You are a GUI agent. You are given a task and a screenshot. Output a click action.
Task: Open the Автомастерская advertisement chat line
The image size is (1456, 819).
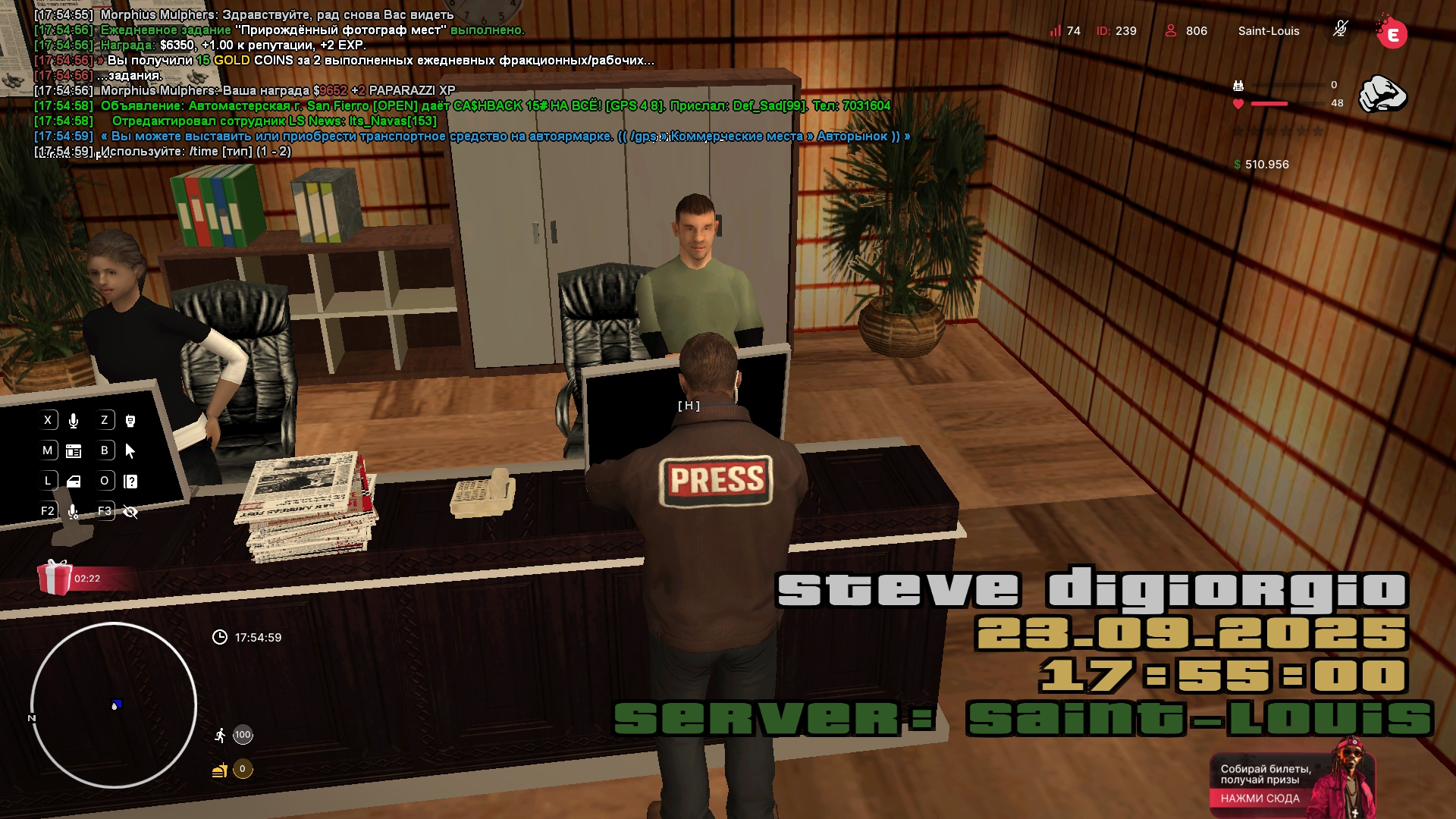point(494,106)
